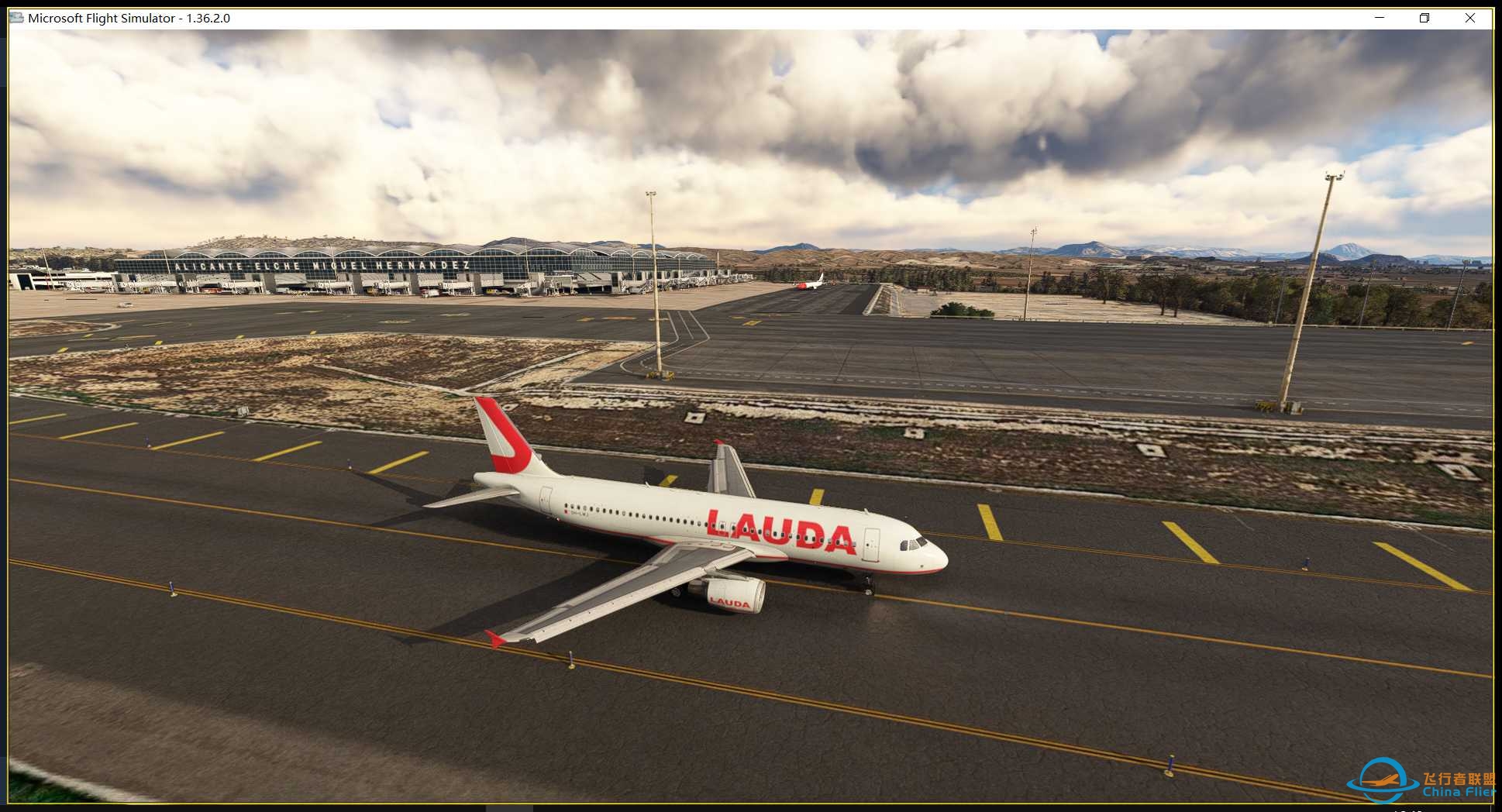Restore down the Flight Simulator window

[x=1424, y=17]
